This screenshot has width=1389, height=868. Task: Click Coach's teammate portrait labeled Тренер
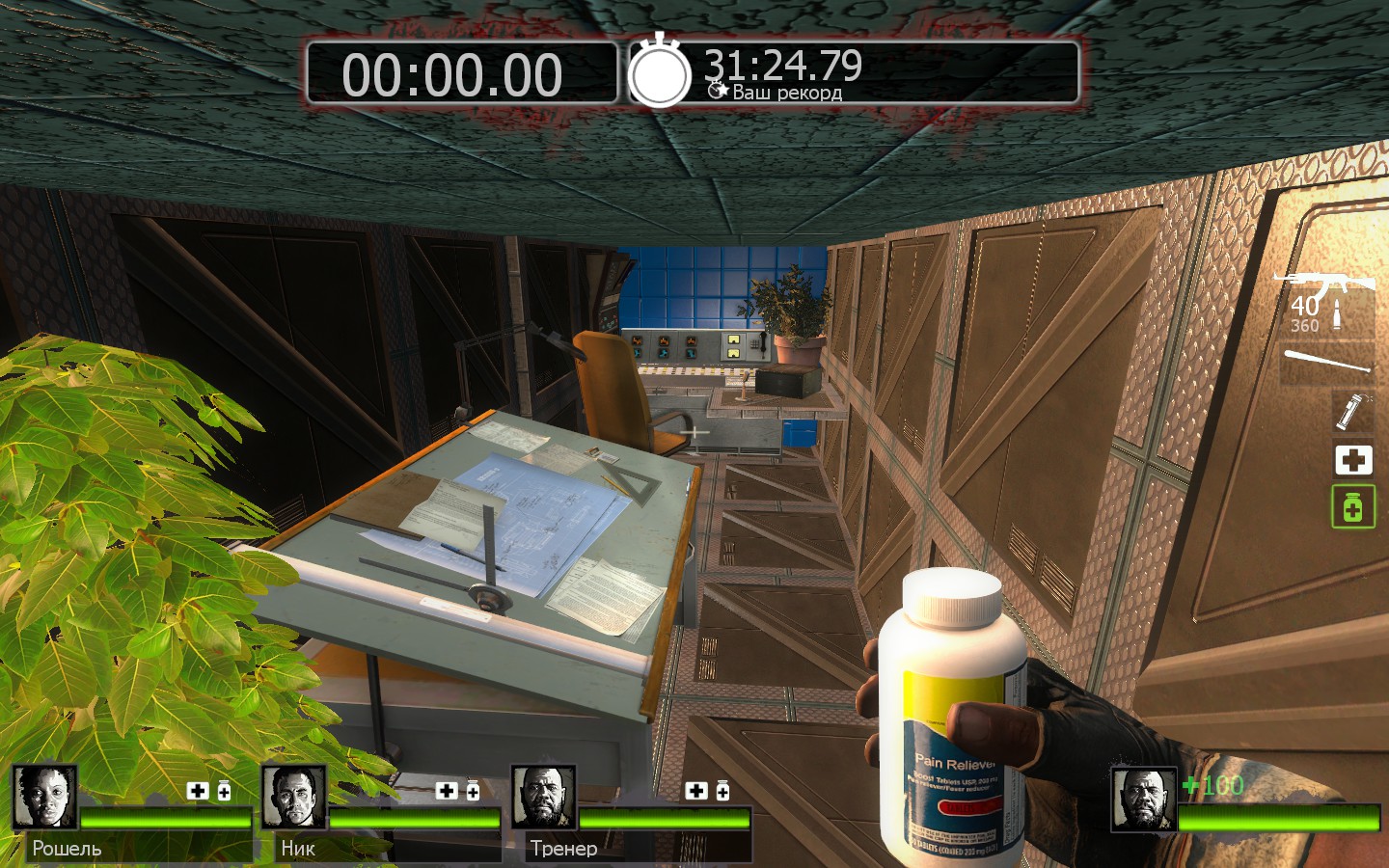tap(543, 798)
